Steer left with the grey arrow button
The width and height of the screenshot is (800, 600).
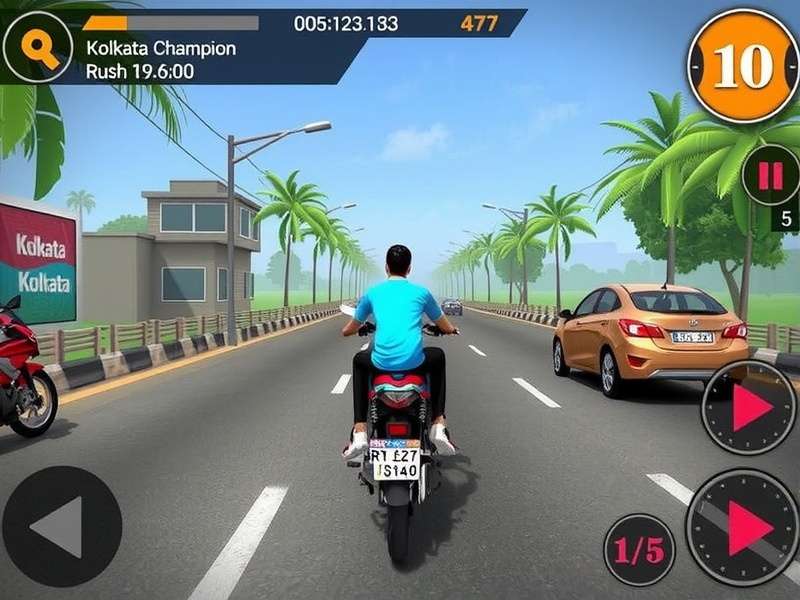(x=61, y=526)
